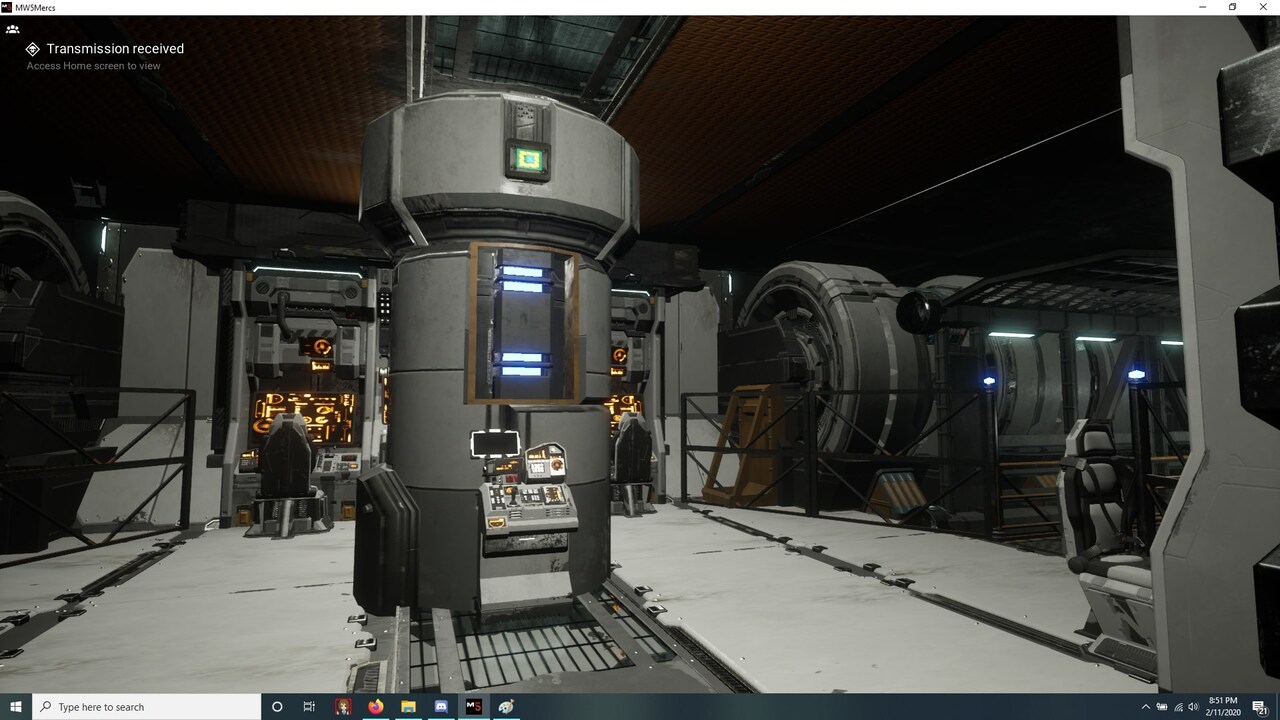Select the active MW5Mercs taskbar icon

473,707
